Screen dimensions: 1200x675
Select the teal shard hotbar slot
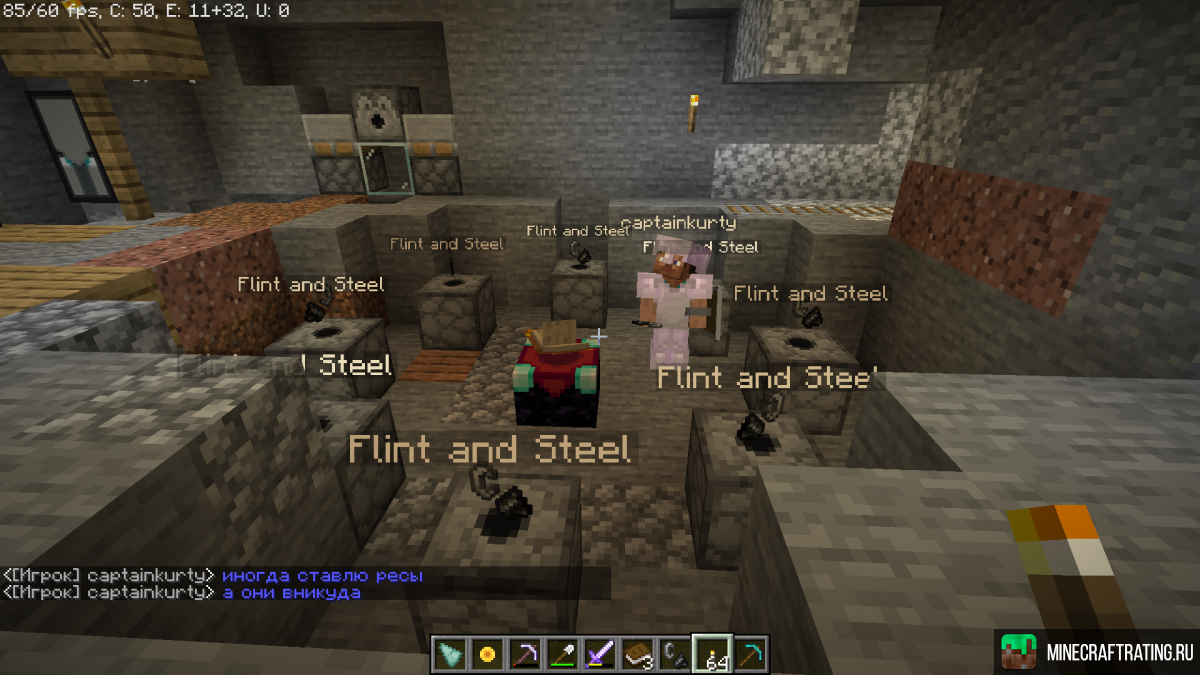click(451, 653)
